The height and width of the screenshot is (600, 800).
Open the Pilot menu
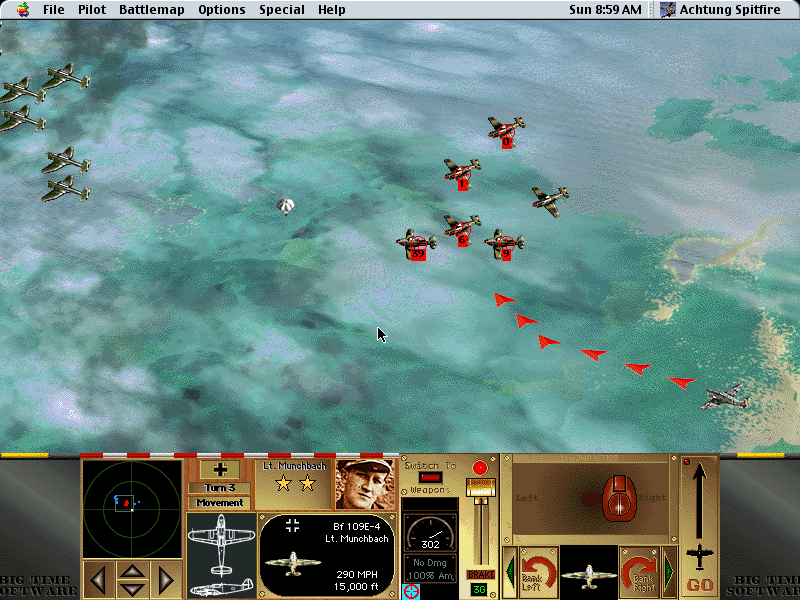click(x=91, y=10)
